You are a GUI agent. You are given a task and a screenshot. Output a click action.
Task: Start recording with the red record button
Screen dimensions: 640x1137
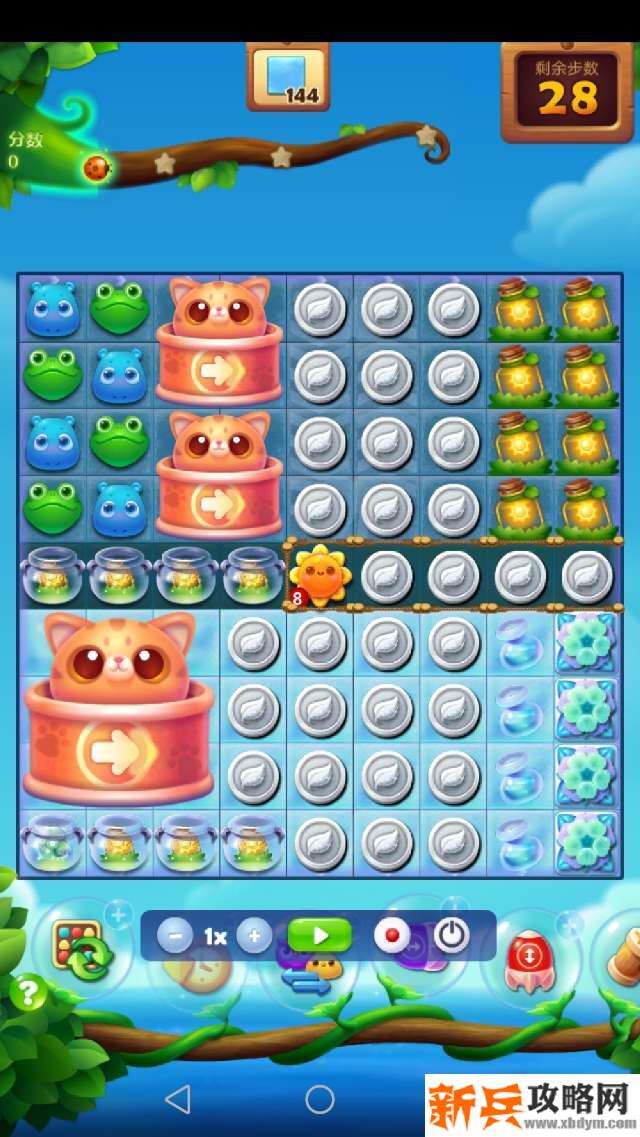(x=392, y=936)
